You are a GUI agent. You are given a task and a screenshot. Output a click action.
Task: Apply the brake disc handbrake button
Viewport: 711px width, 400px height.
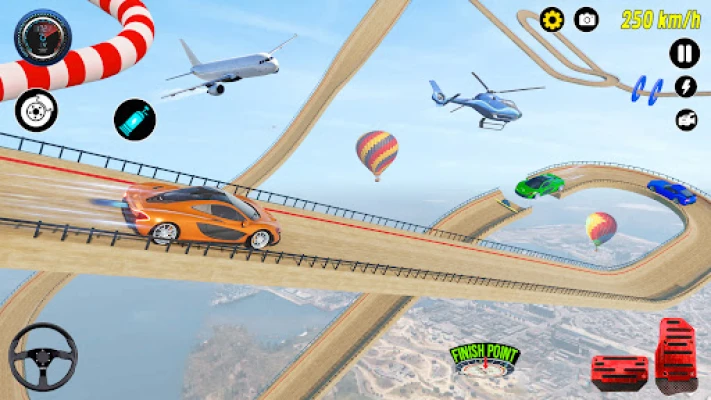click(x=36, y=110)
